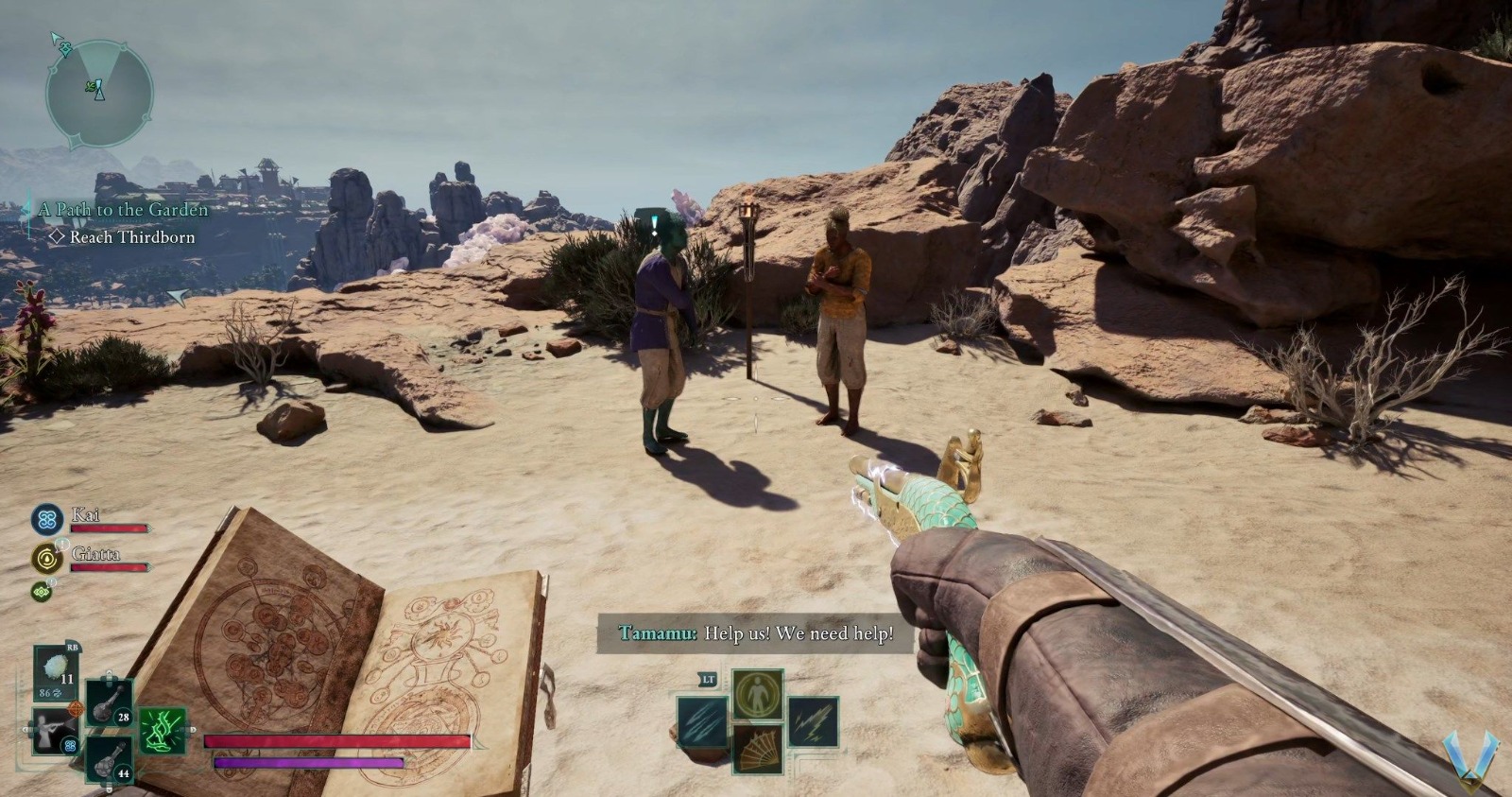This screenshot has width=1512, height=797.
Task: Toggle the green skill alert below Giatta
Action: (42, 592)
